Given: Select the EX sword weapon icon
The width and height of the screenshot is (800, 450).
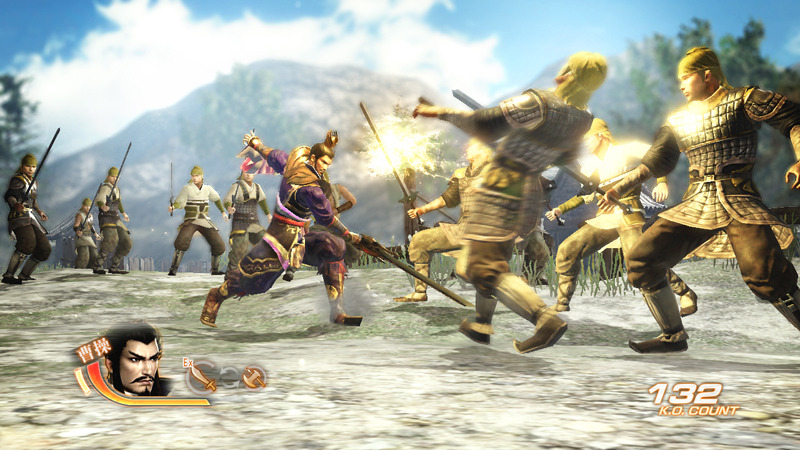Looking at the screenshot, I should click(x=205, y=377).
